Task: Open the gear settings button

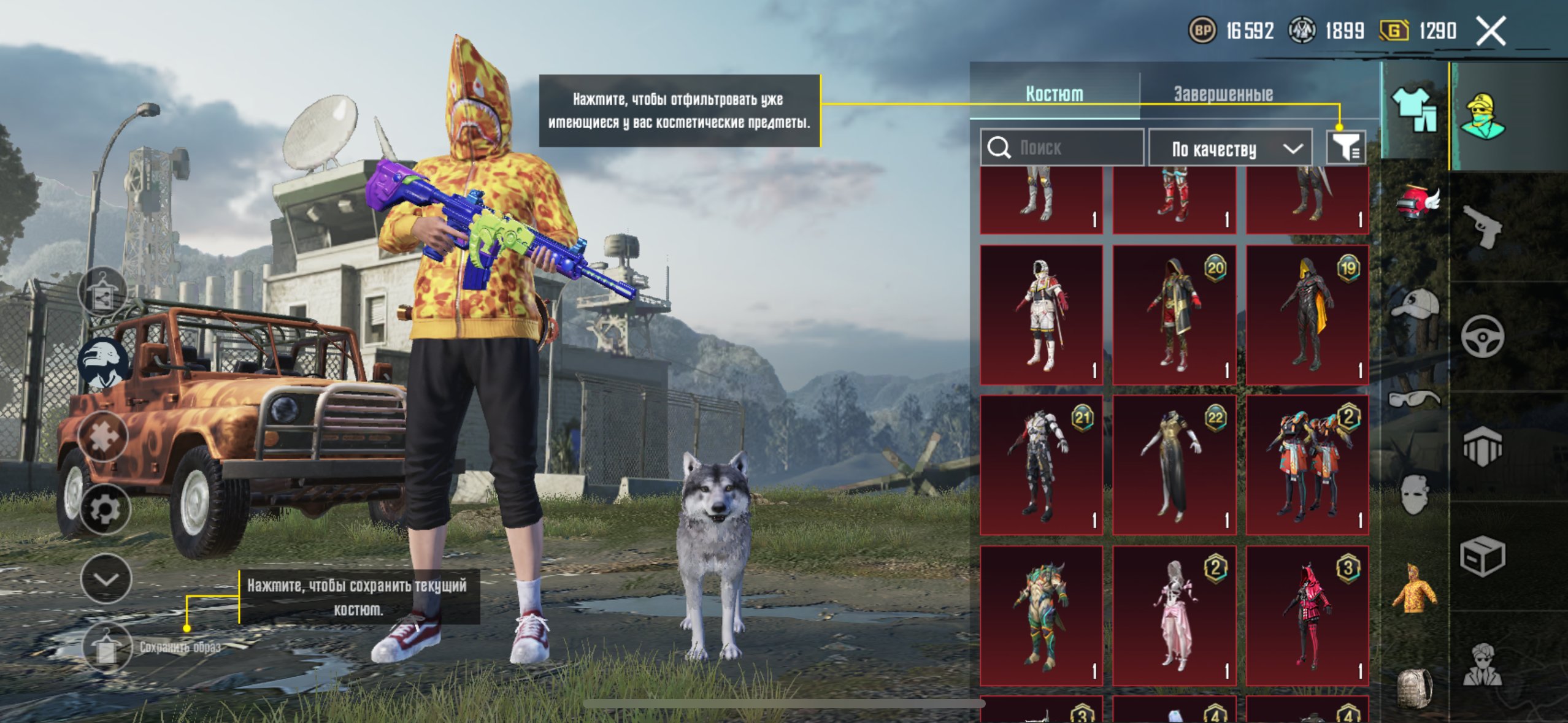Action: coord(105,509)
